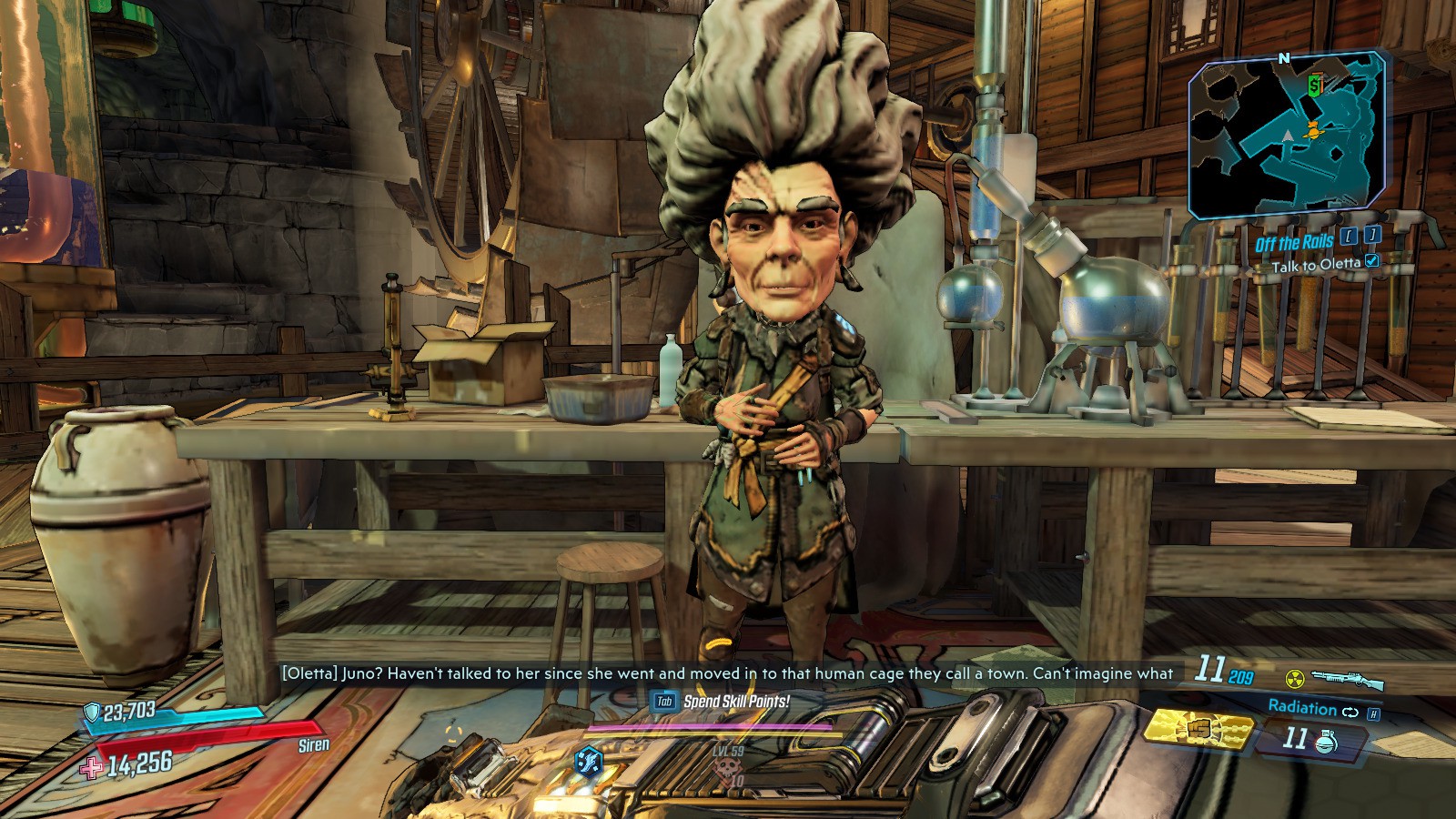Open the Spend Skill Points notification
Viewport: 1456px width, 819px height.
735,702
